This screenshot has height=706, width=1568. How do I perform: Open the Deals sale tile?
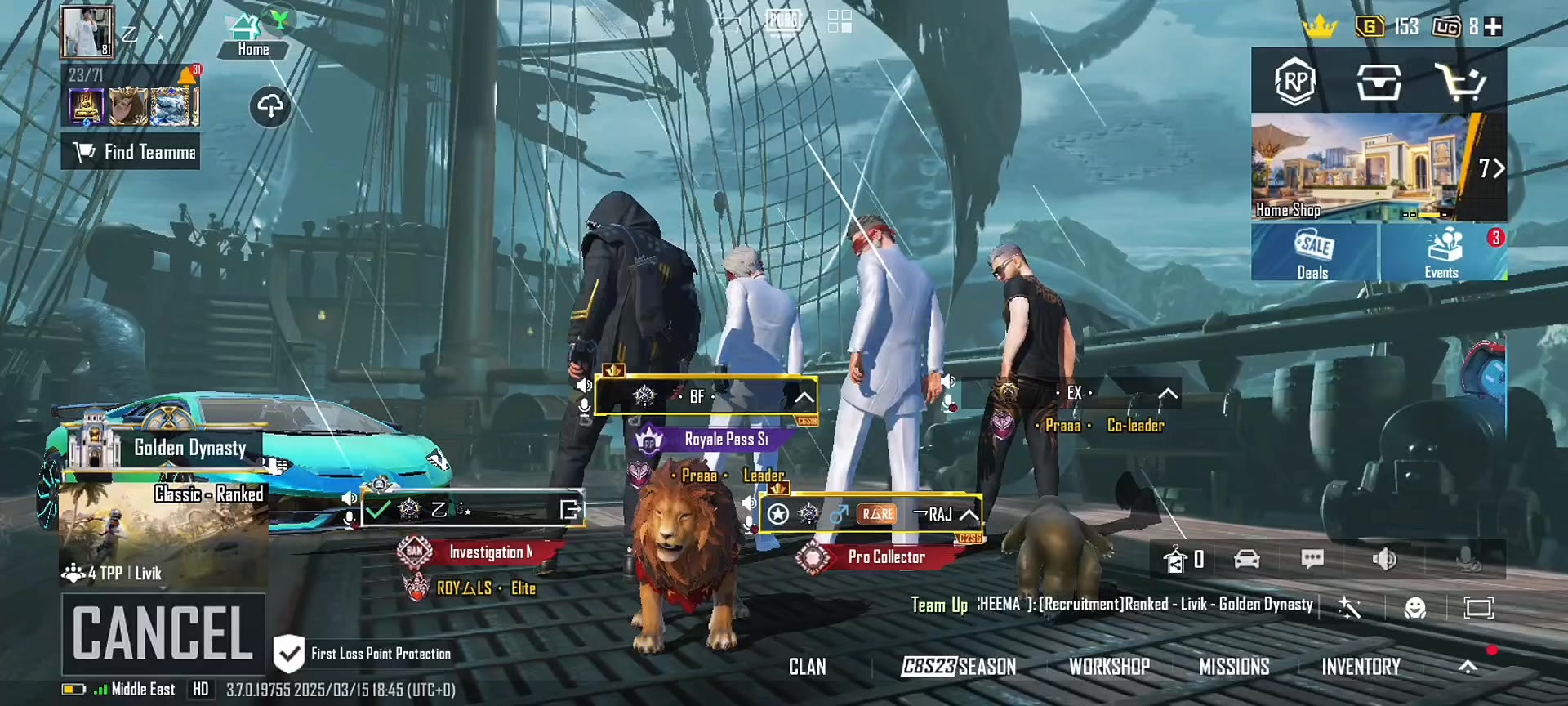point(1313,252)
